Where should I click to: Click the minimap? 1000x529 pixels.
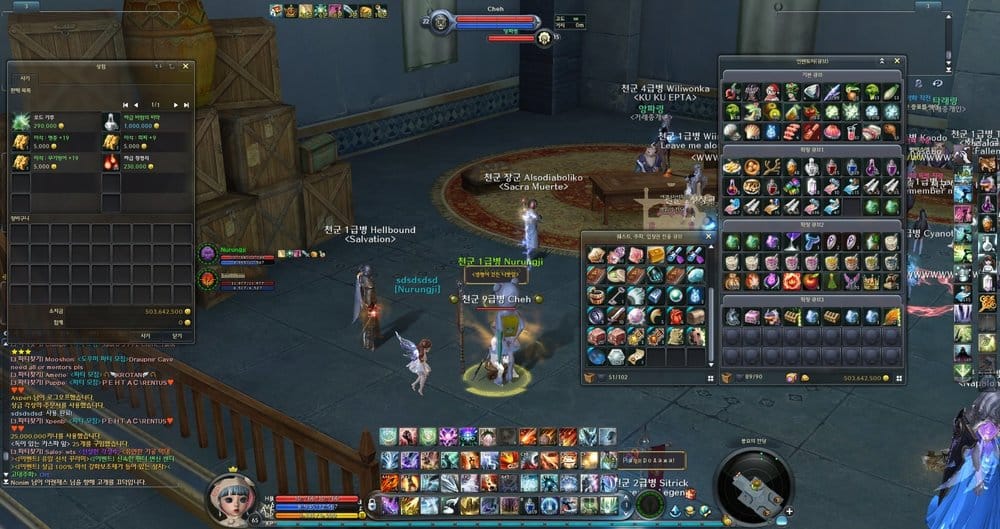coord(758,484)
